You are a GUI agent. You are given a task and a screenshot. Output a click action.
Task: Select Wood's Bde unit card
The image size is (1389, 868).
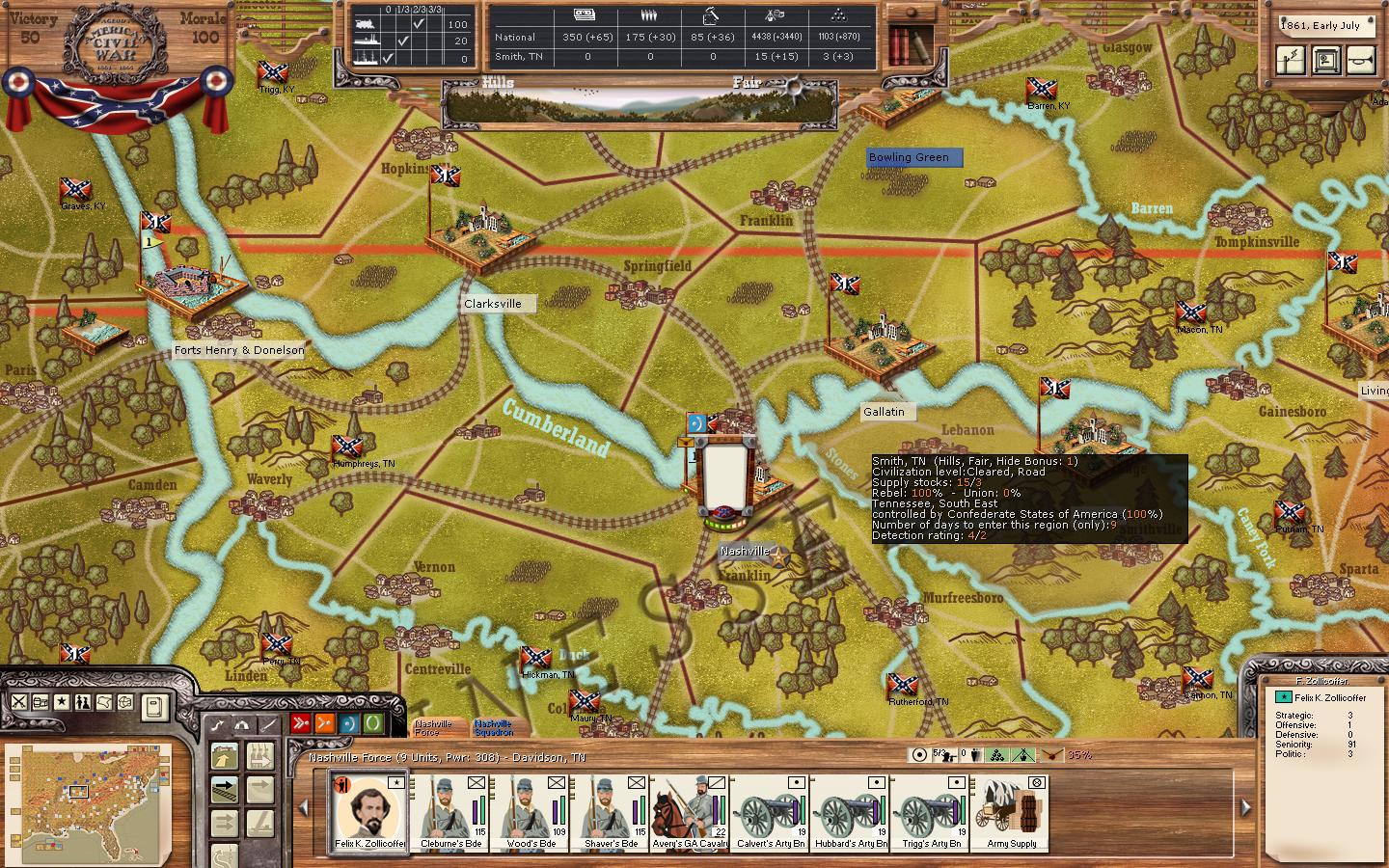(x=531, y=810)
